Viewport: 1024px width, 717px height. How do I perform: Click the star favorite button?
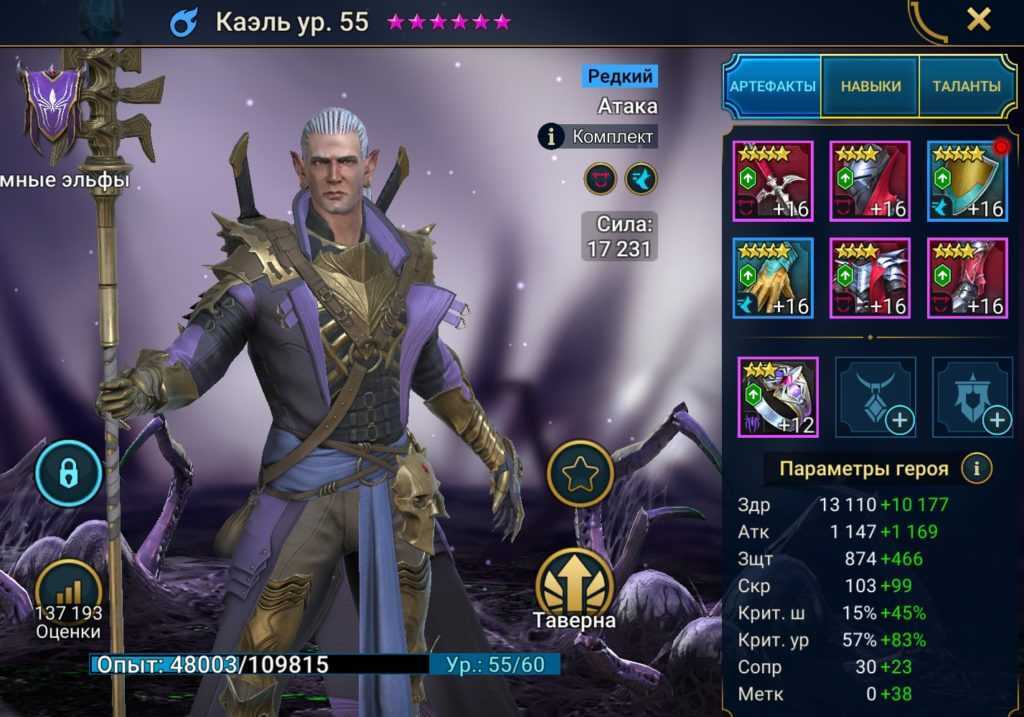tap(580, 473)
